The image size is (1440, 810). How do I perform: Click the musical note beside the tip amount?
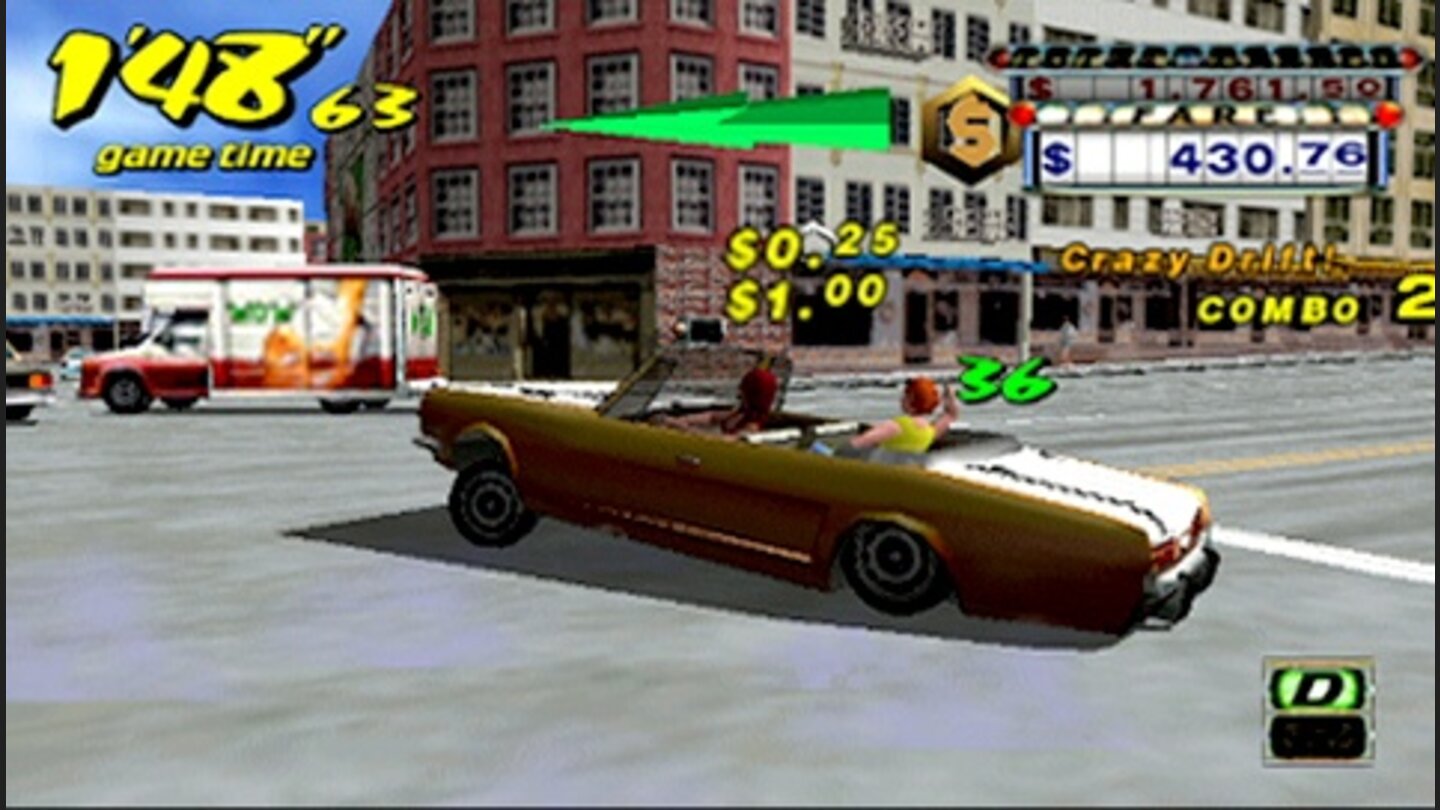[x=816, y=237]
